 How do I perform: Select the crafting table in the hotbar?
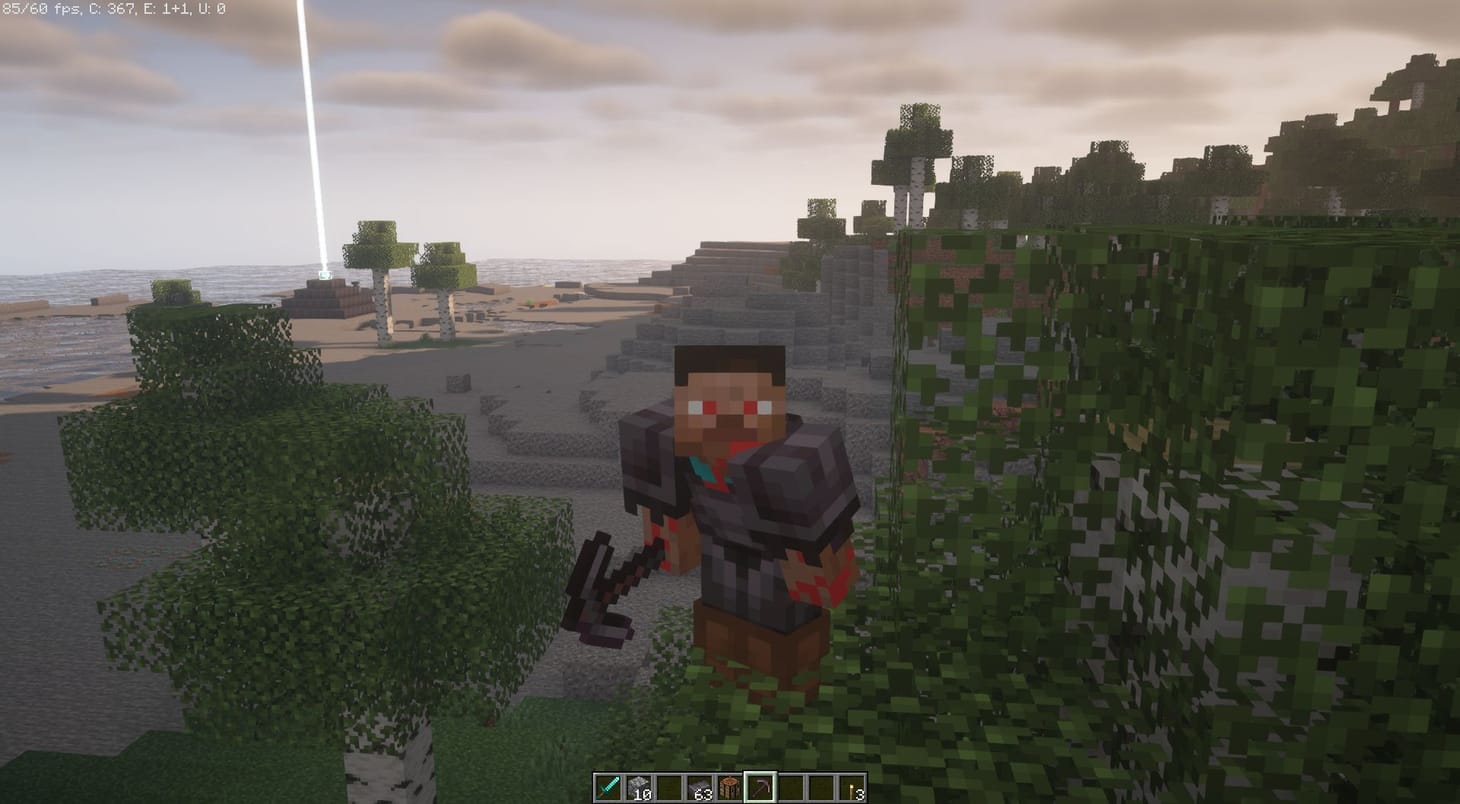point(730,787)
